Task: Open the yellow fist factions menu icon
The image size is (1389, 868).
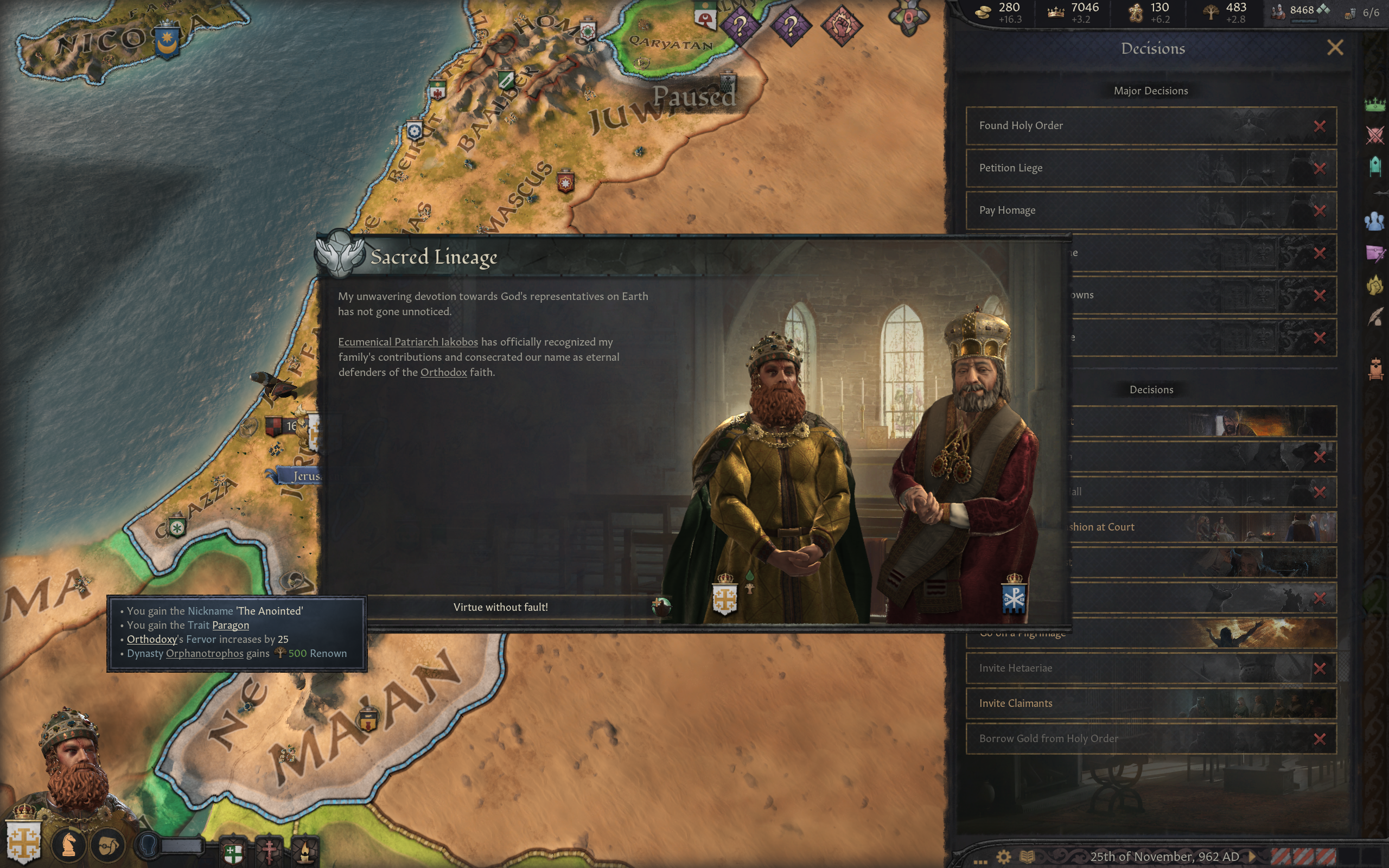Action: [x=1375, y=285]
